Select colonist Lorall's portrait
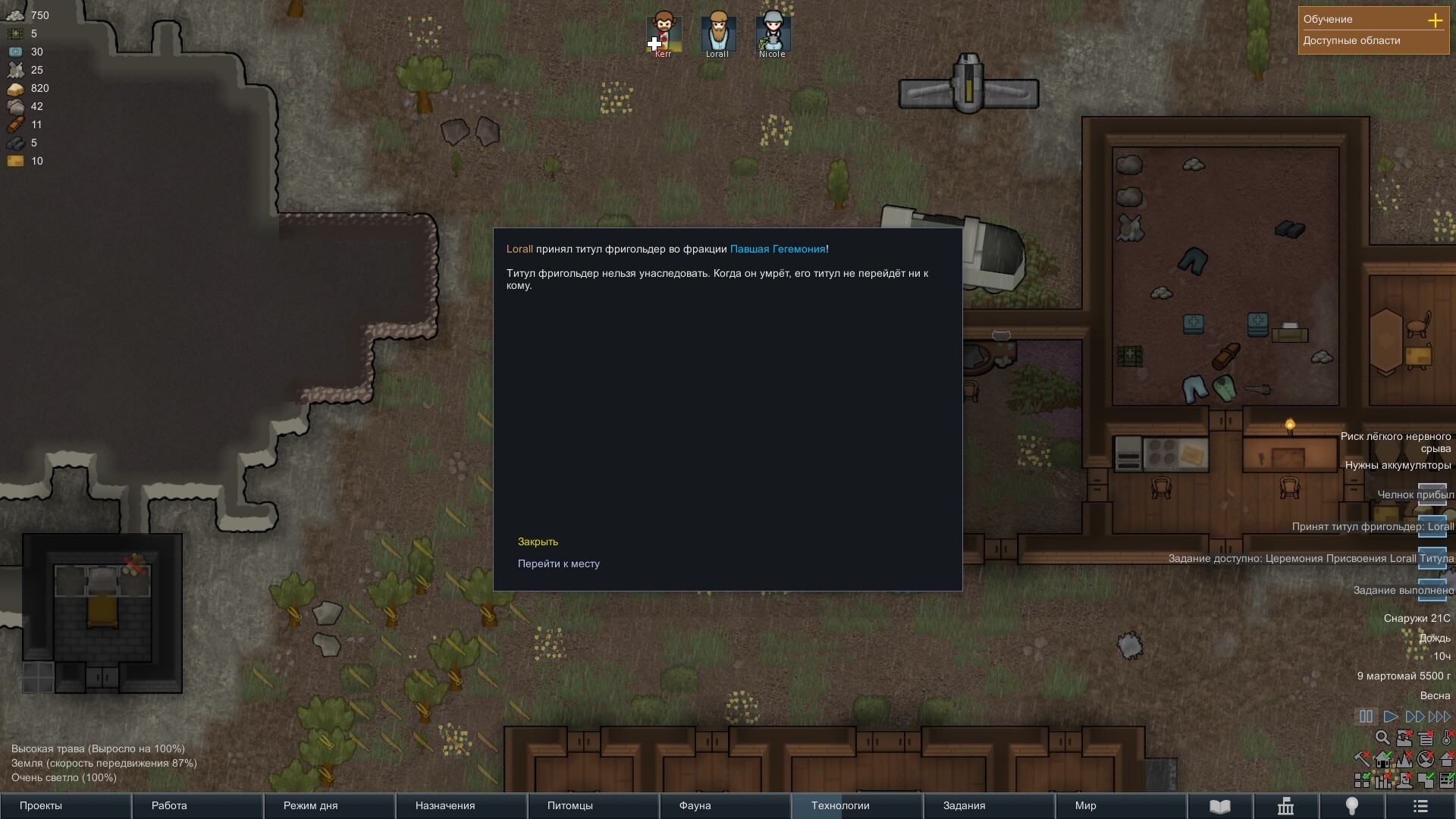The image size is (1456, 819). click(717, 34)
